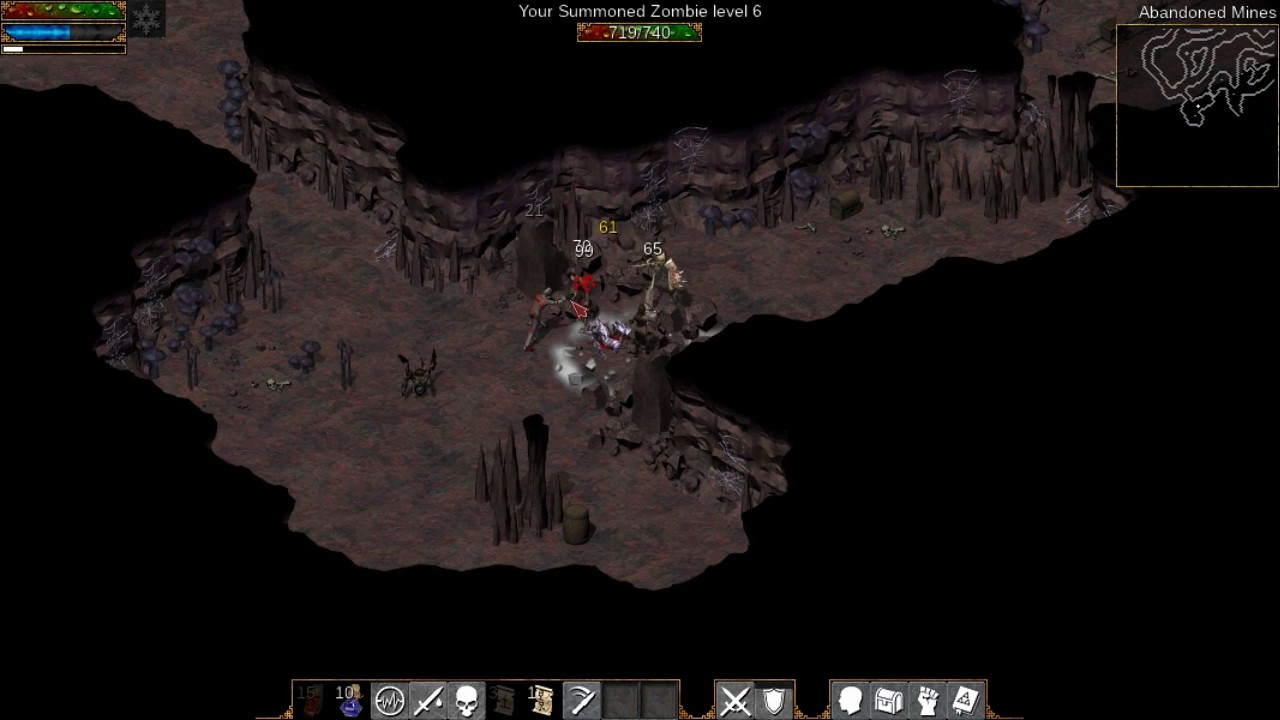This screenshot has height=720, width=1280.
Task: Select the dripping sword skill
Action: 427,700
